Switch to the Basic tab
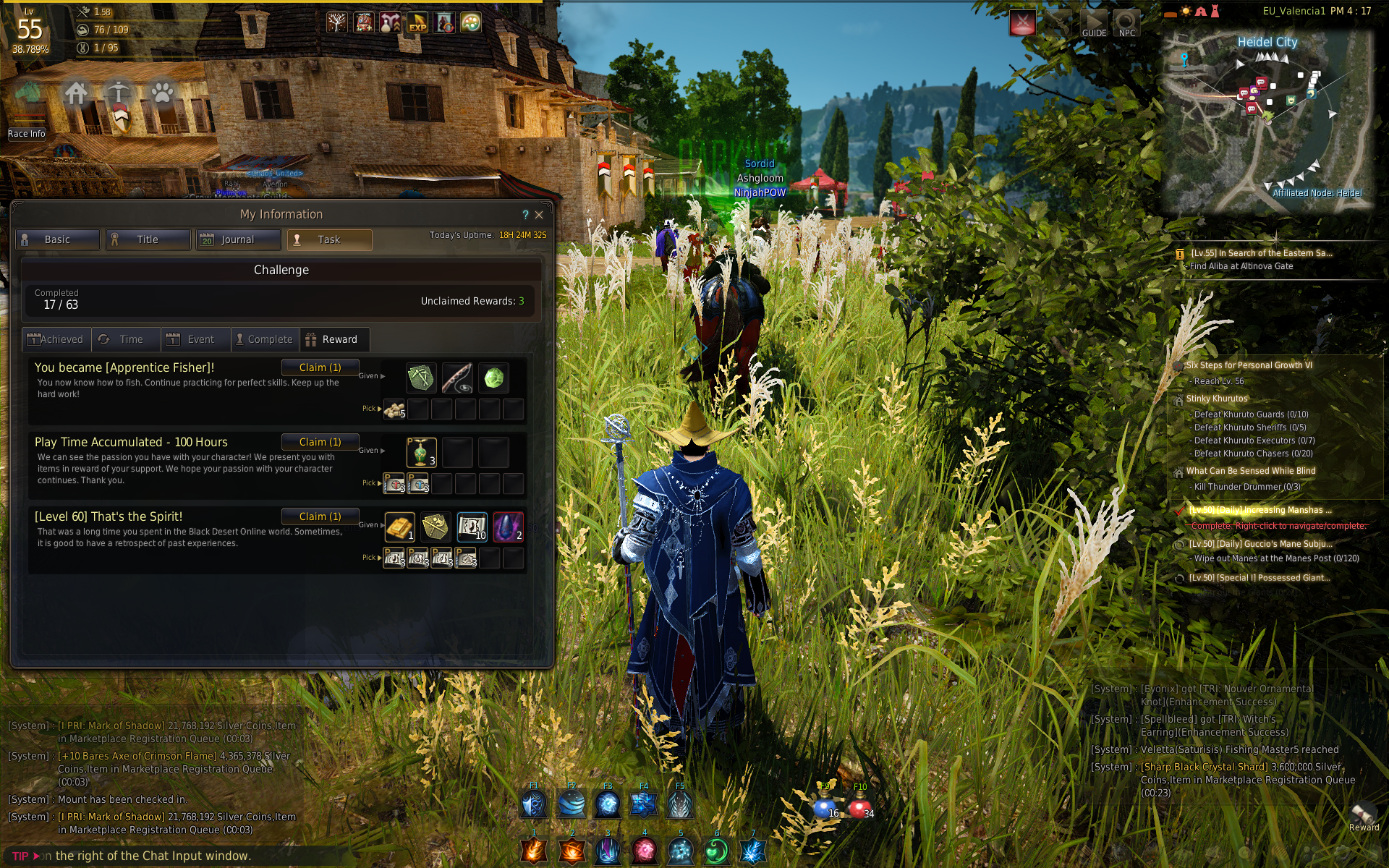 pos(58,239)
